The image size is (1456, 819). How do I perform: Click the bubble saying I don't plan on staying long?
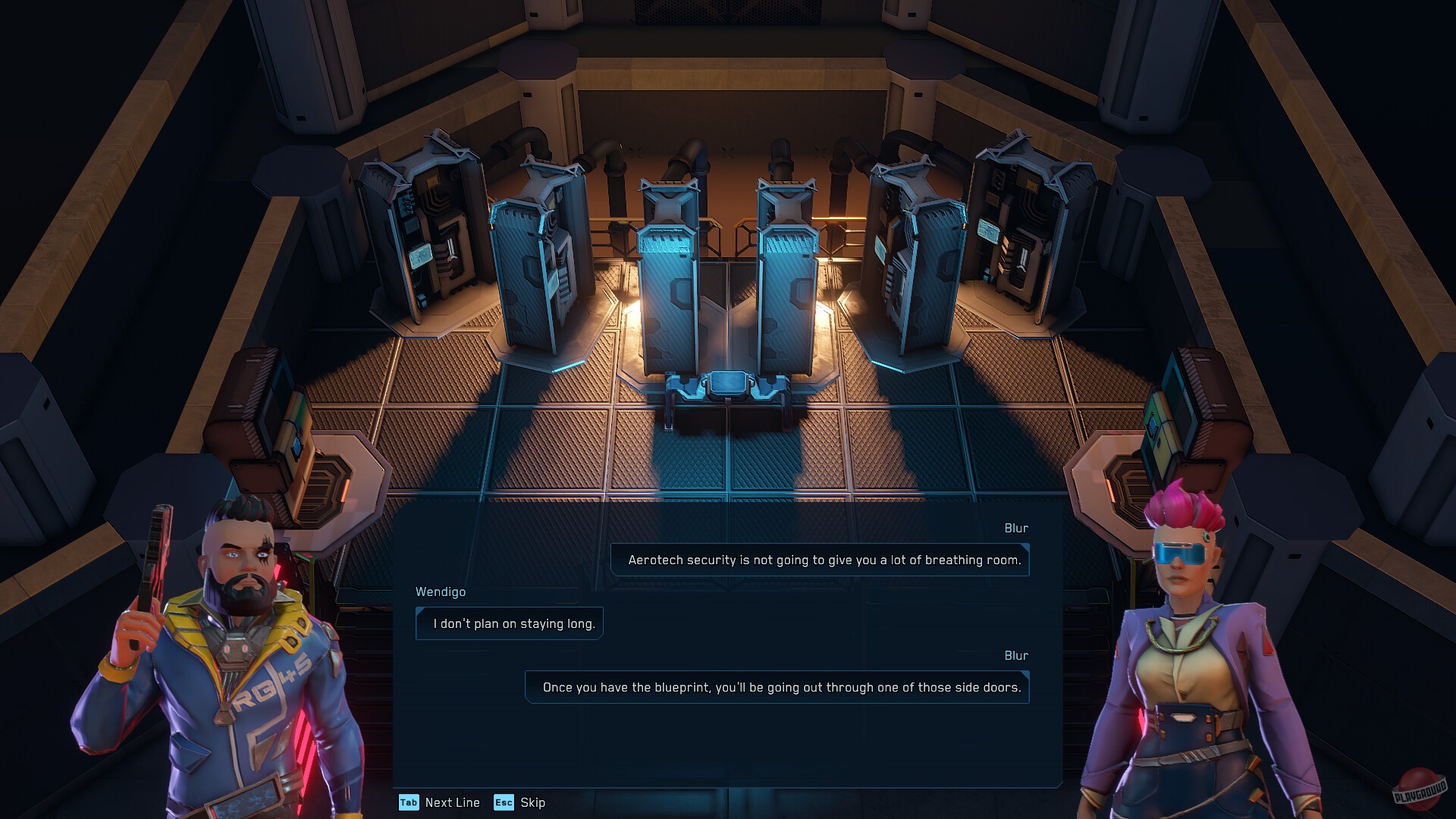click(509, 623)
